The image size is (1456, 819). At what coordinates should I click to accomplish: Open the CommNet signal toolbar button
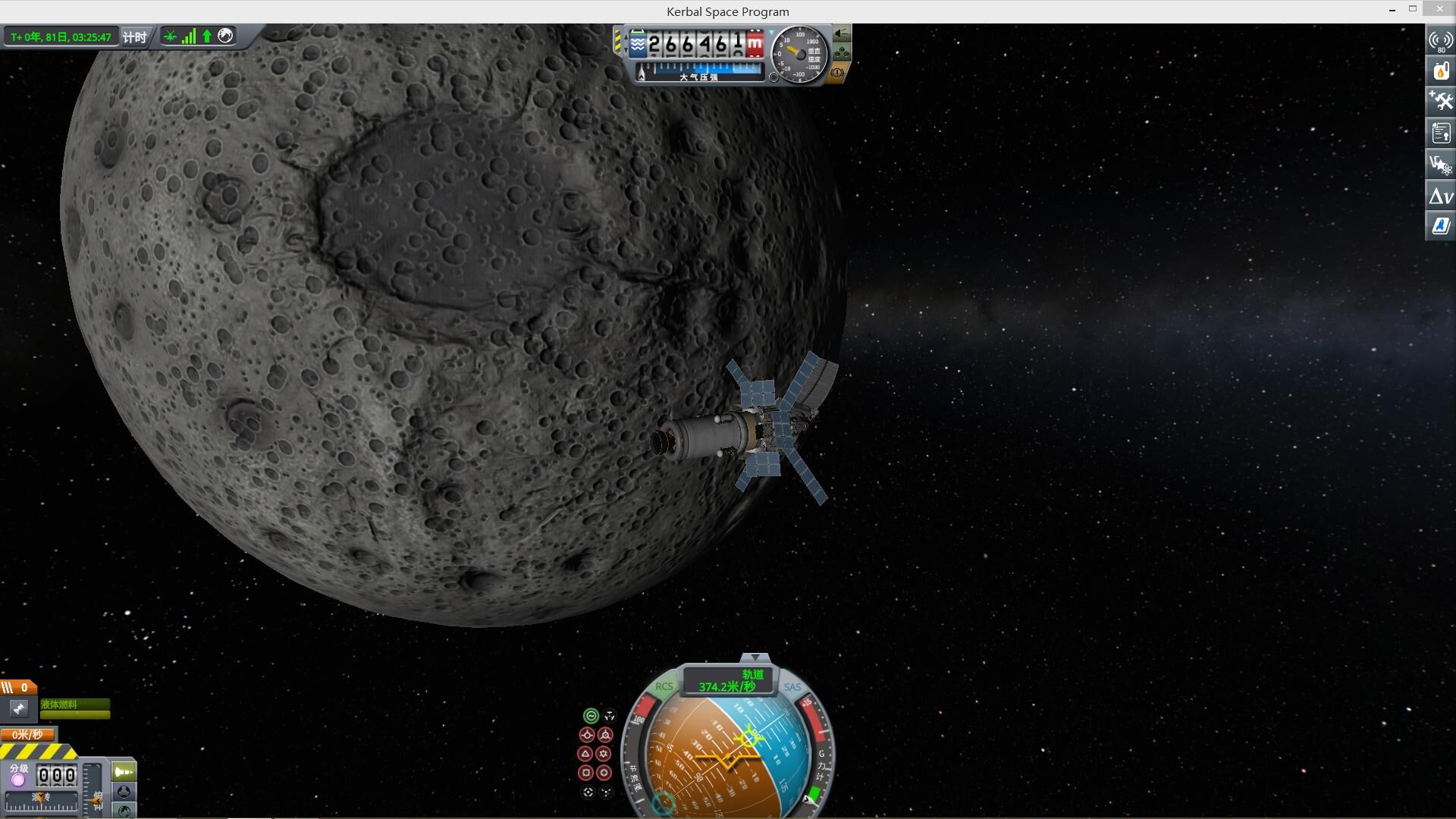[x=1440, y=41]
